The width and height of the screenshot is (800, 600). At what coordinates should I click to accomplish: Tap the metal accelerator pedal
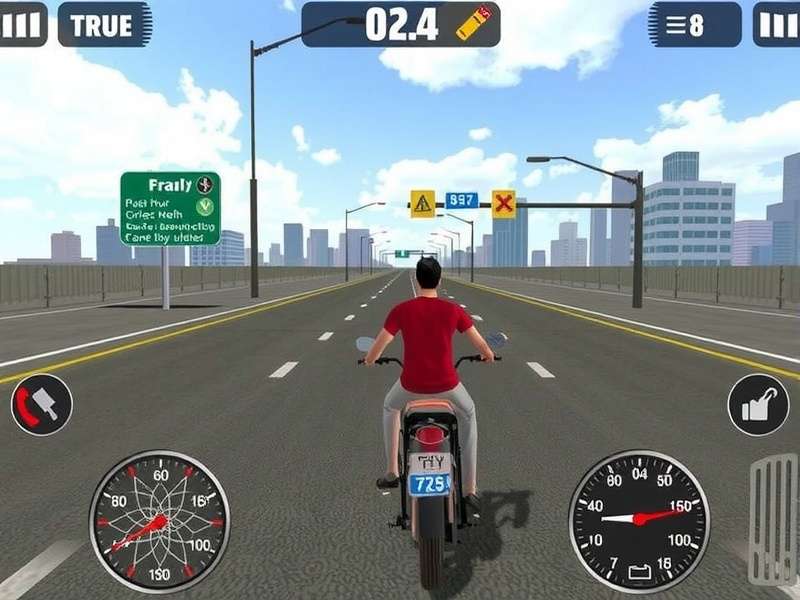(x=773, y=519)
